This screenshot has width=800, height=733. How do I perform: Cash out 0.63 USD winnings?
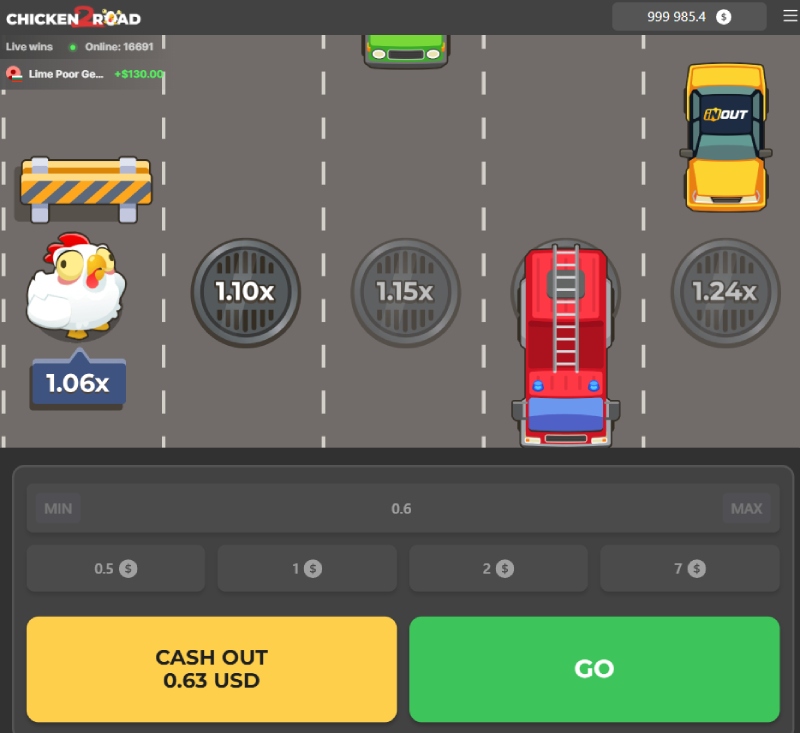212,669
